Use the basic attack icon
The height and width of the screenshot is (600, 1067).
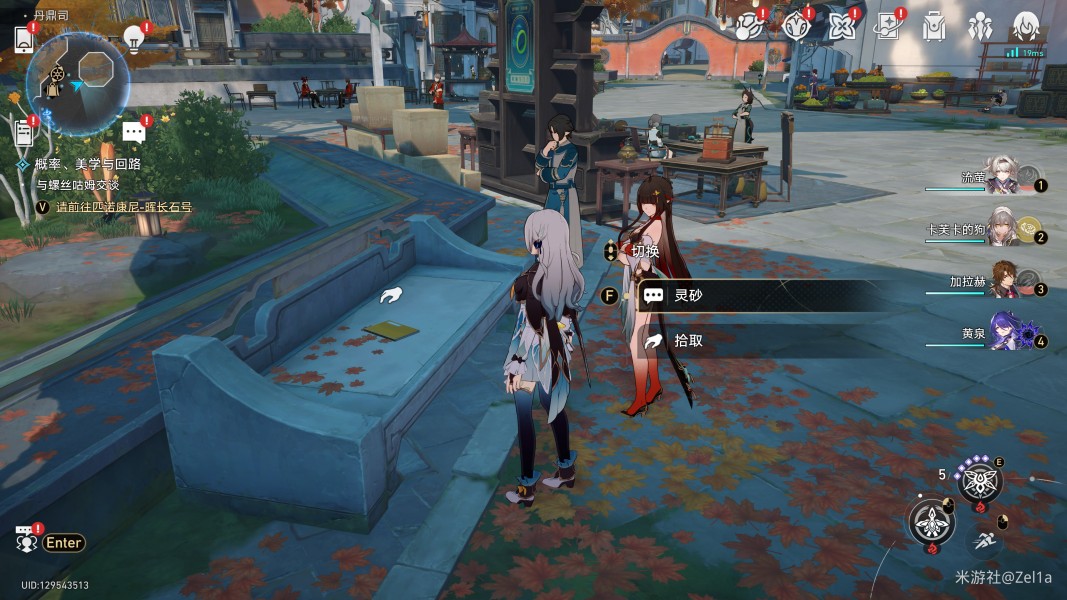(x=931, y=522)
